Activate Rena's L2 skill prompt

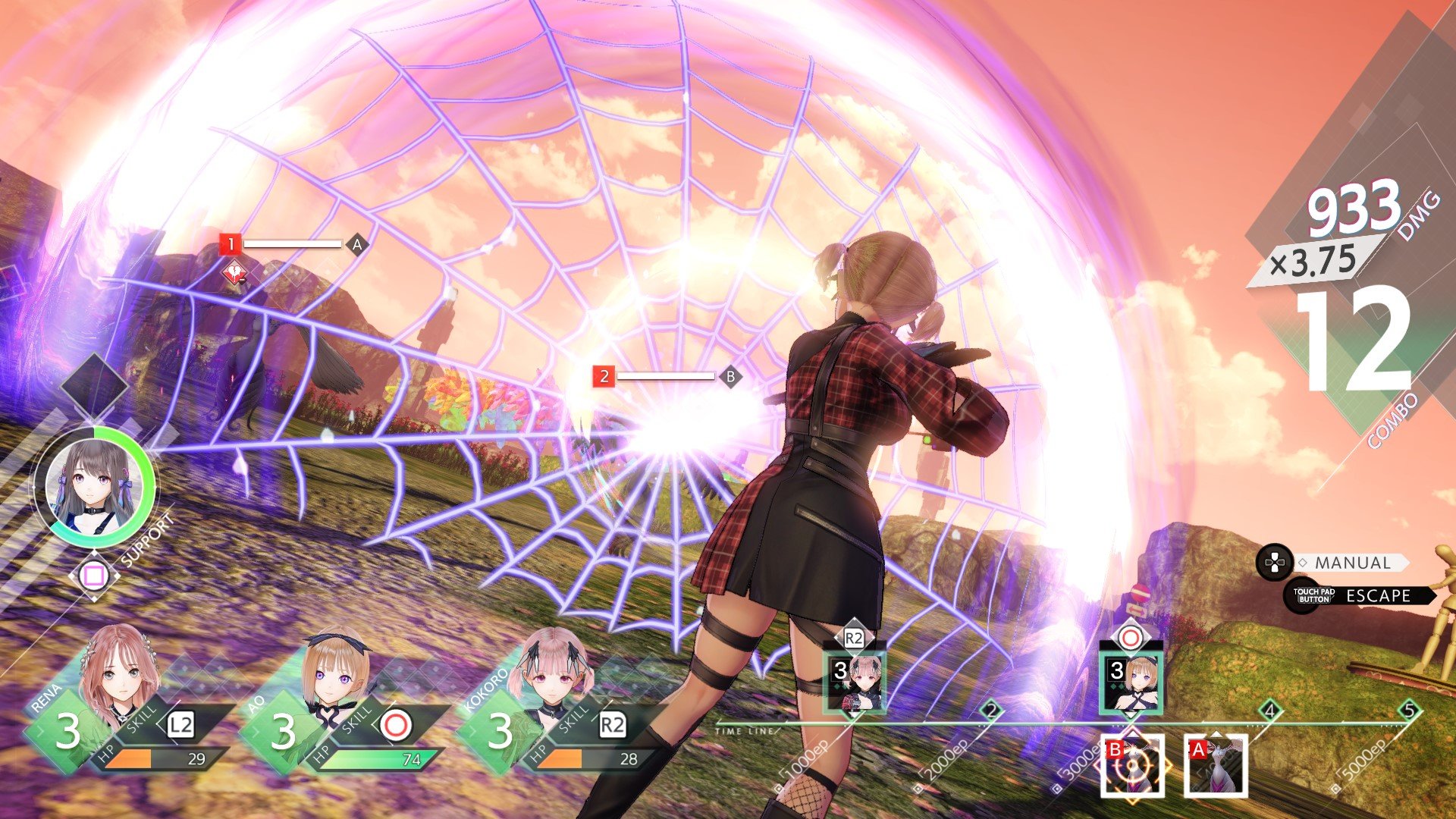[180, 724]
